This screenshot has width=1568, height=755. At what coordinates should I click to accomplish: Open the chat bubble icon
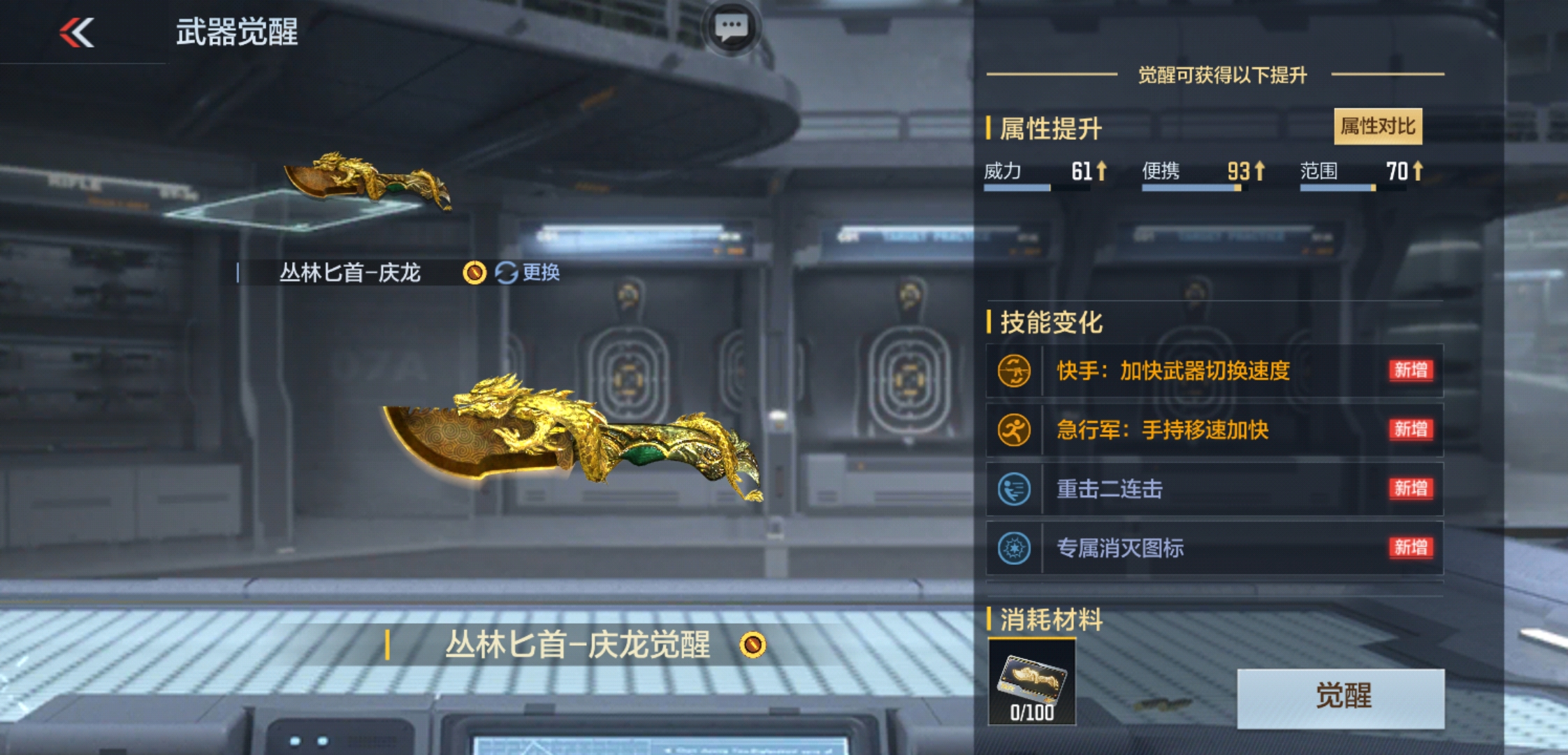tap(731, 28)
